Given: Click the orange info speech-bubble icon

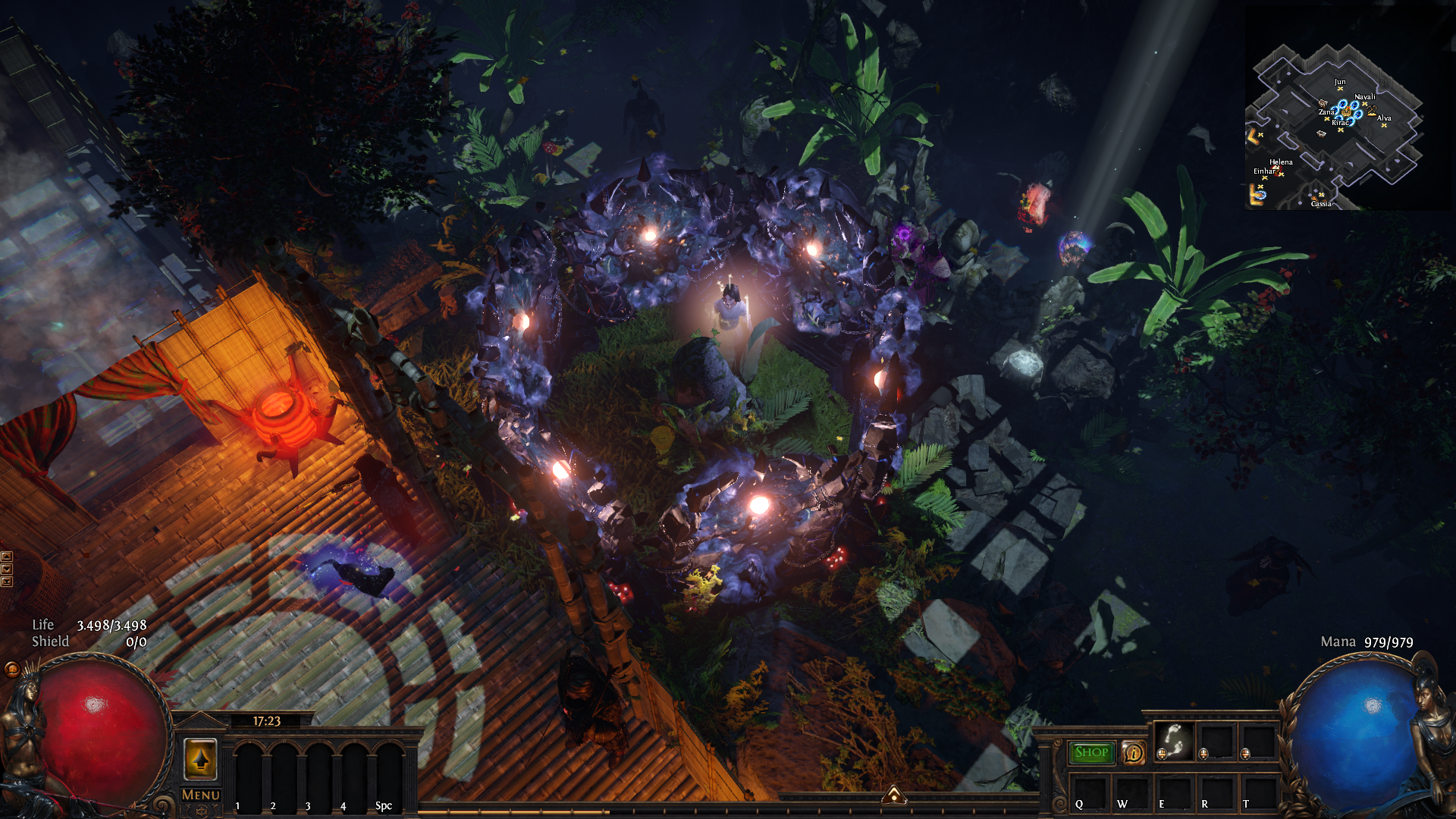Looking at the screenshot, I should click(x=1133, y=752).
